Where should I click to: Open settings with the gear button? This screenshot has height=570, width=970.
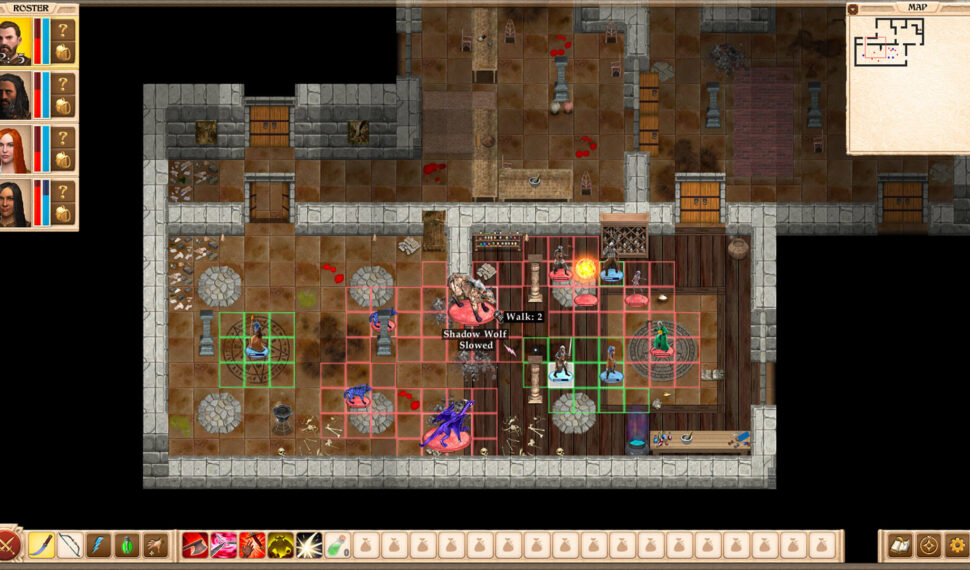click(957, 546)
